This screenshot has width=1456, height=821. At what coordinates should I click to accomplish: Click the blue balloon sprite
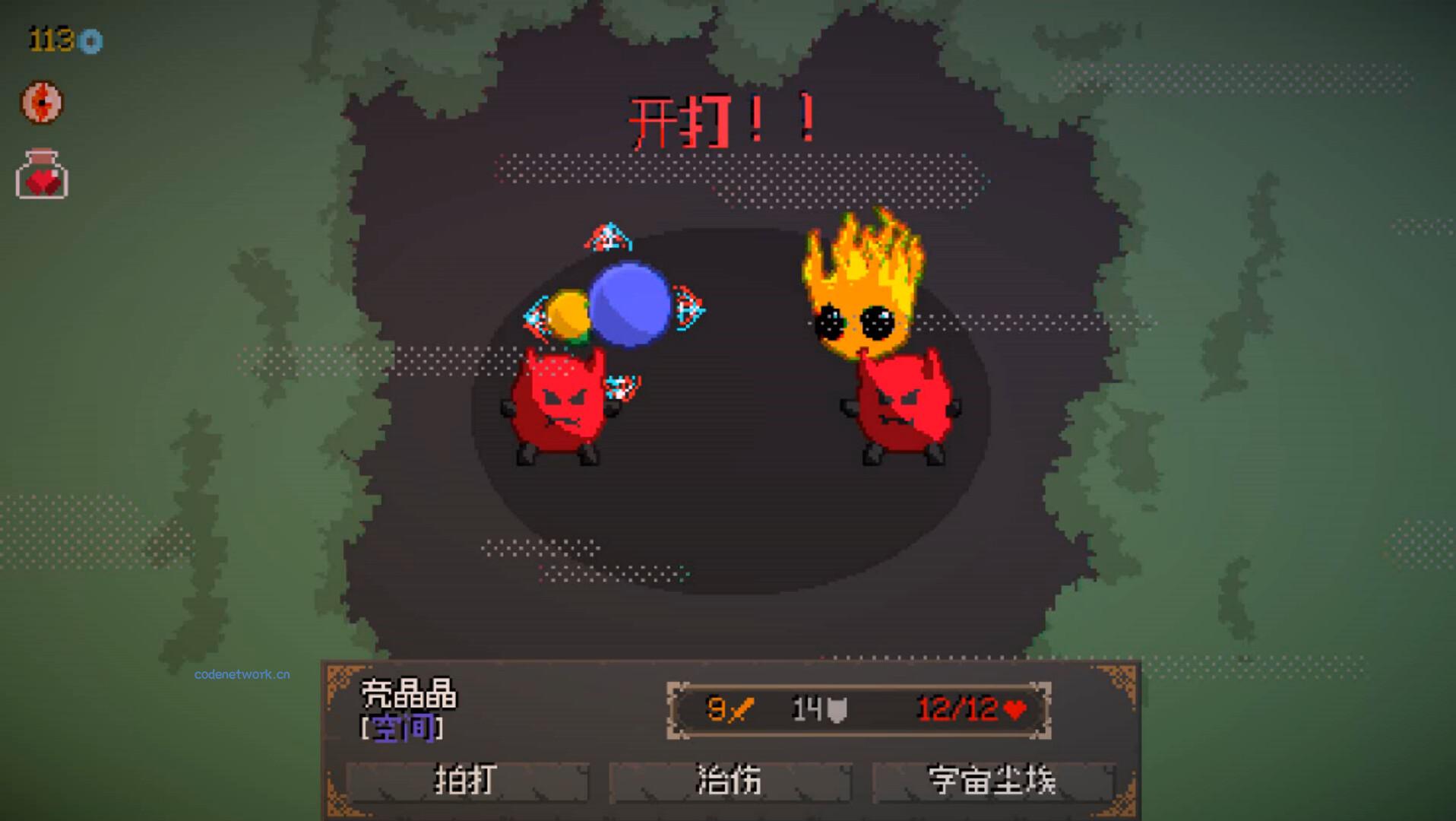pyautogui.click(x=629, y=304)
